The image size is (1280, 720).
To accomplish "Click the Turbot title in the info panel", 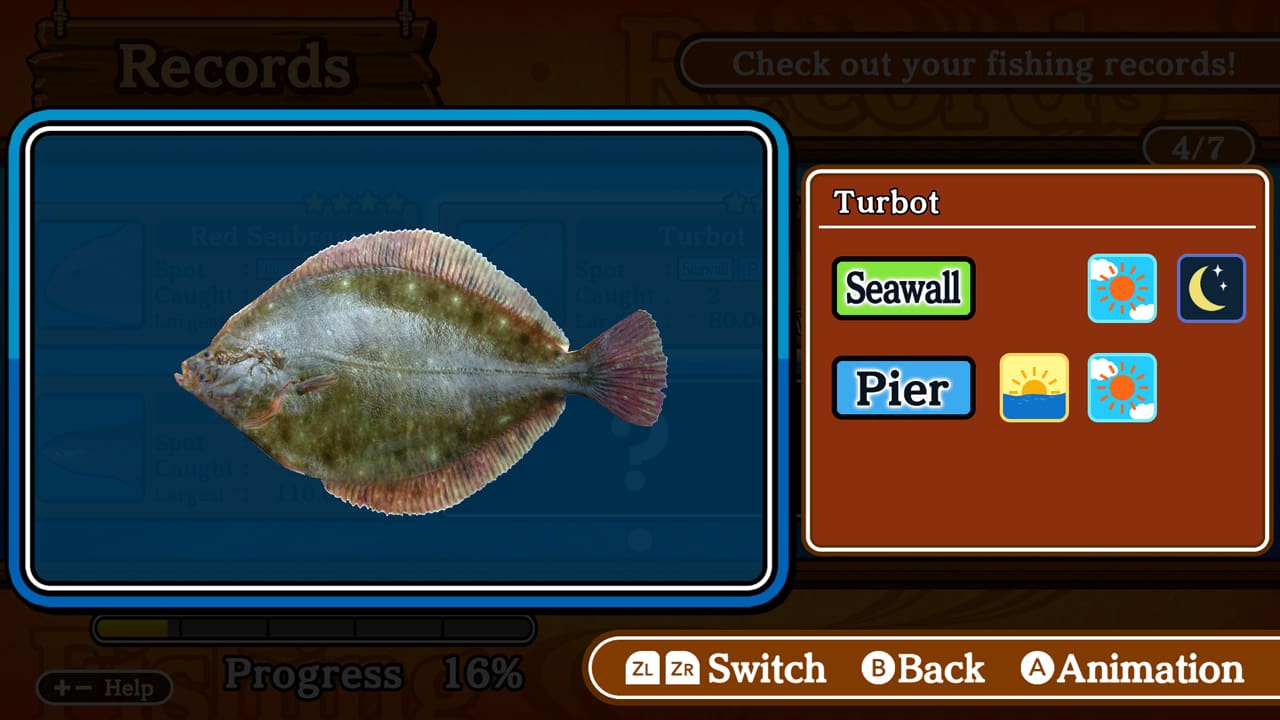I will pos(886,201).
